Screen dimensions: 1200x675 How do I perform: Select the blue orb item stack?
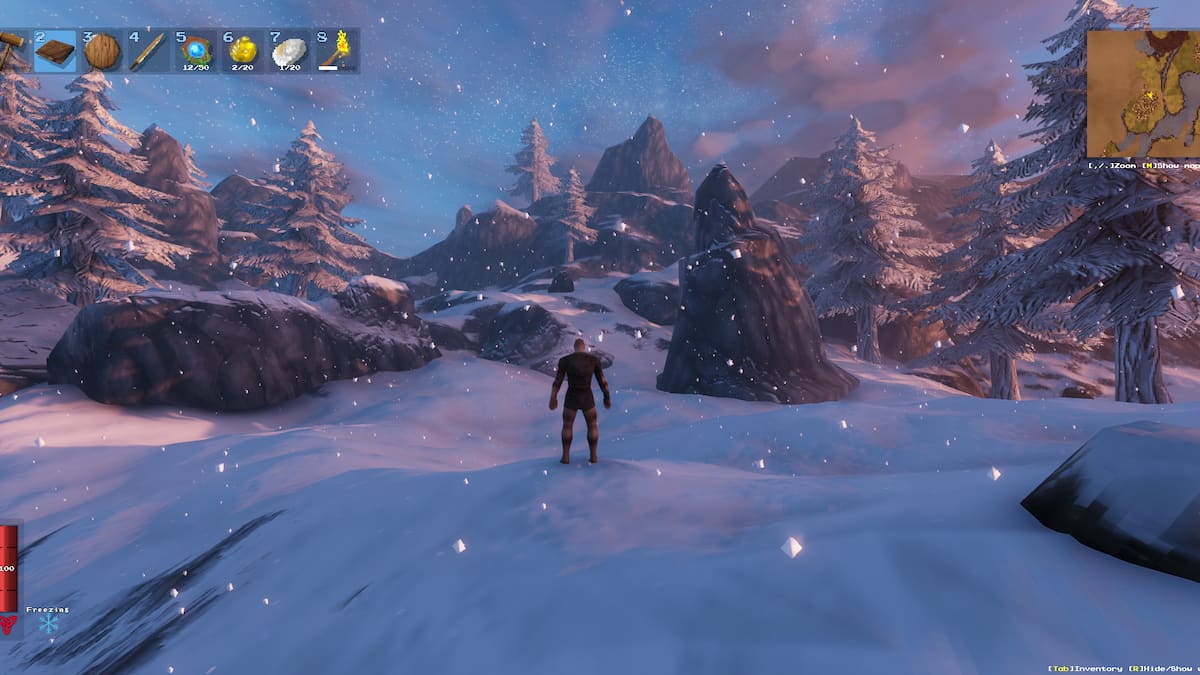(195, 51)
